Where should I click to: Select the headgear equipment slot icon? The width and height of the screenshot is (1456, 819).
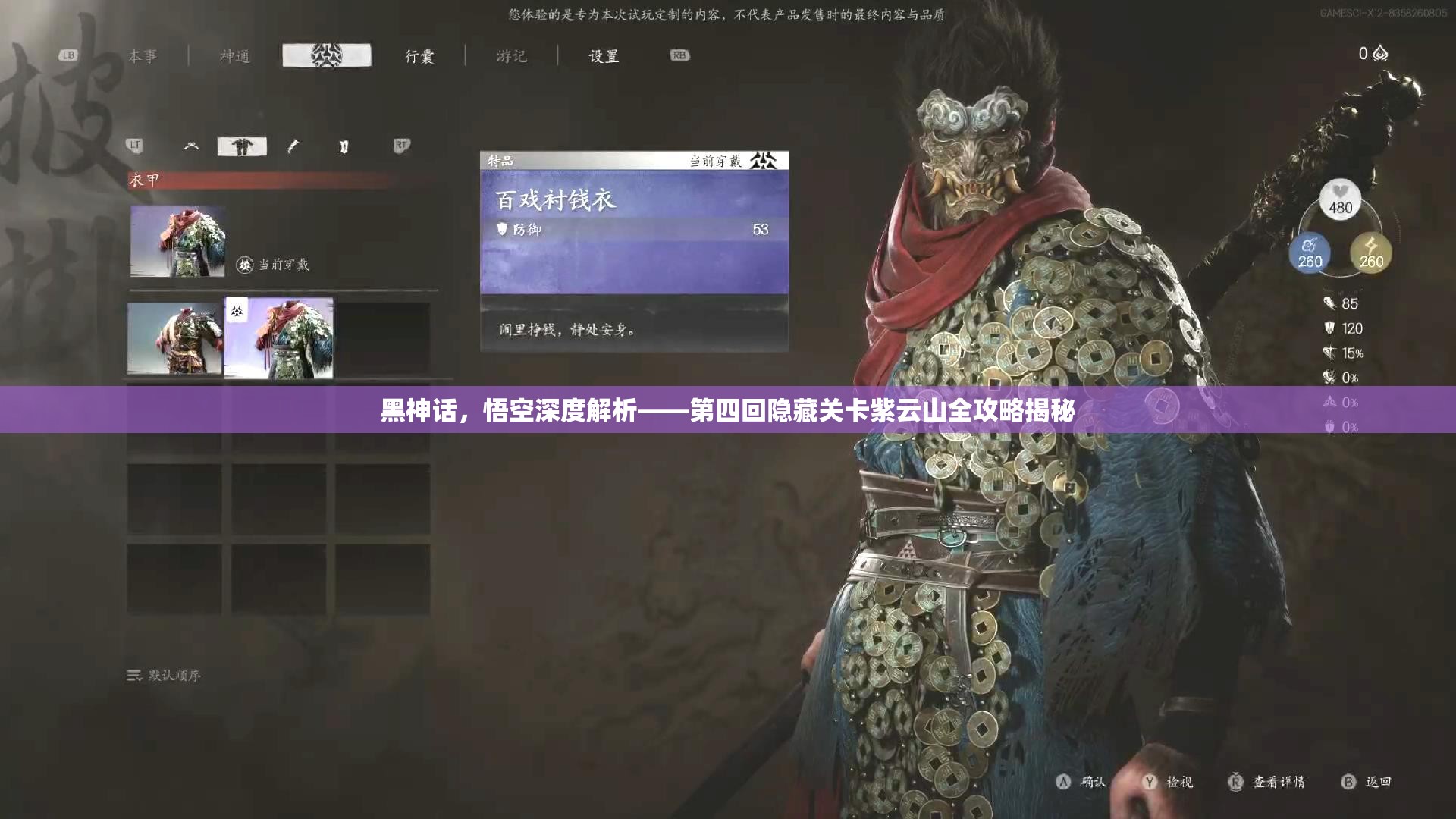coord(192,145)
